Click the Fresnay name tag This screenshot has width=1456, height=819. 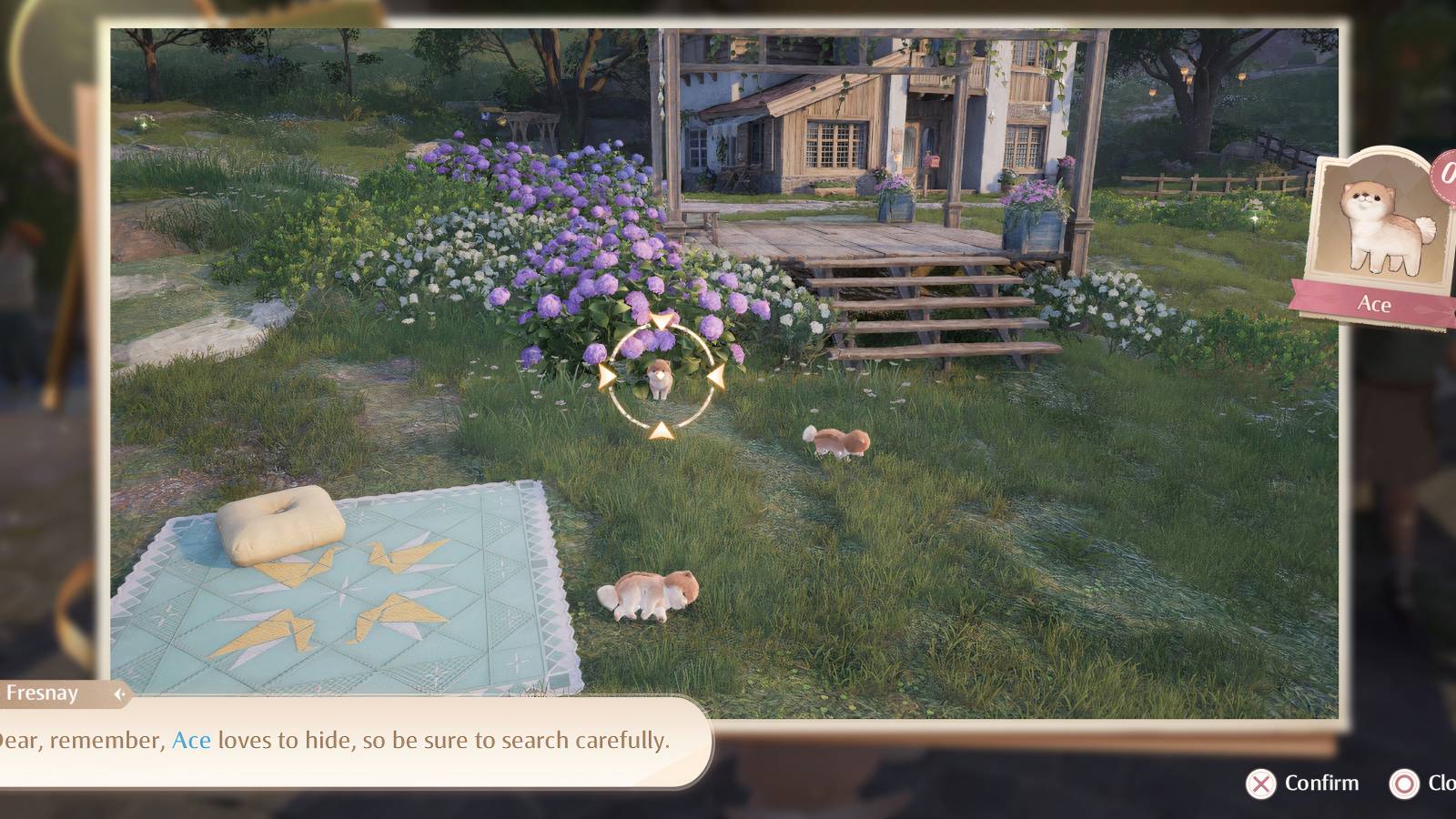[41, 694]
